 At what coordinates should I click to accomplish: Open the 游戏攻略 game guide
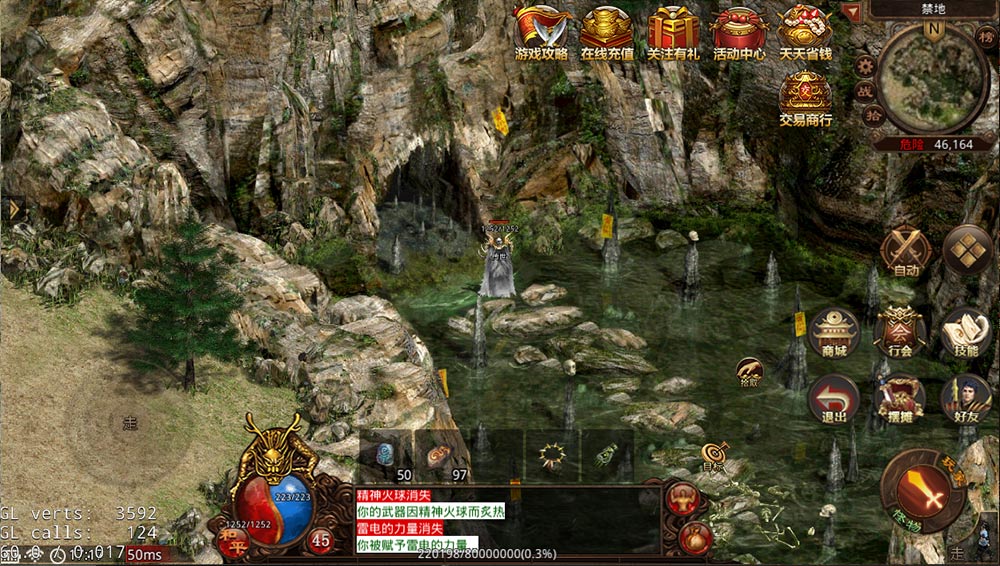point(541,31)
